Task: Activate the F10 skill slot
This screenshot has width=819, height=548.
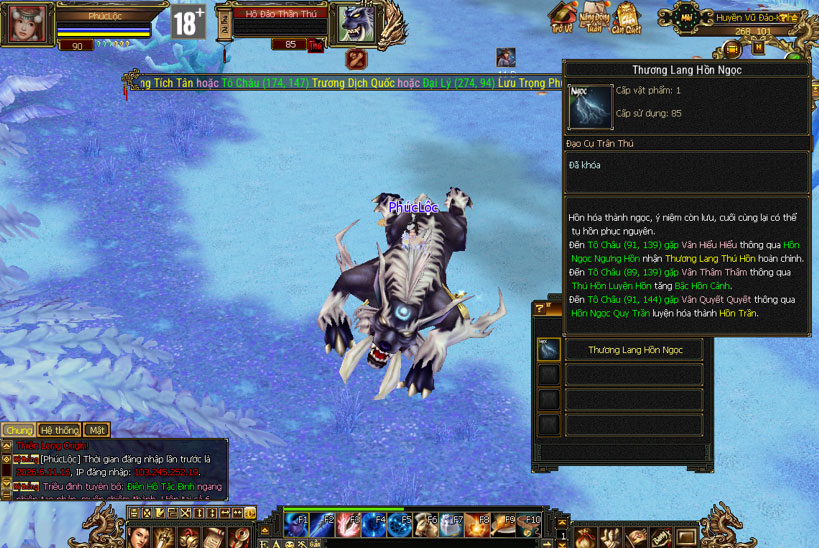Action: tap(527, 522)
